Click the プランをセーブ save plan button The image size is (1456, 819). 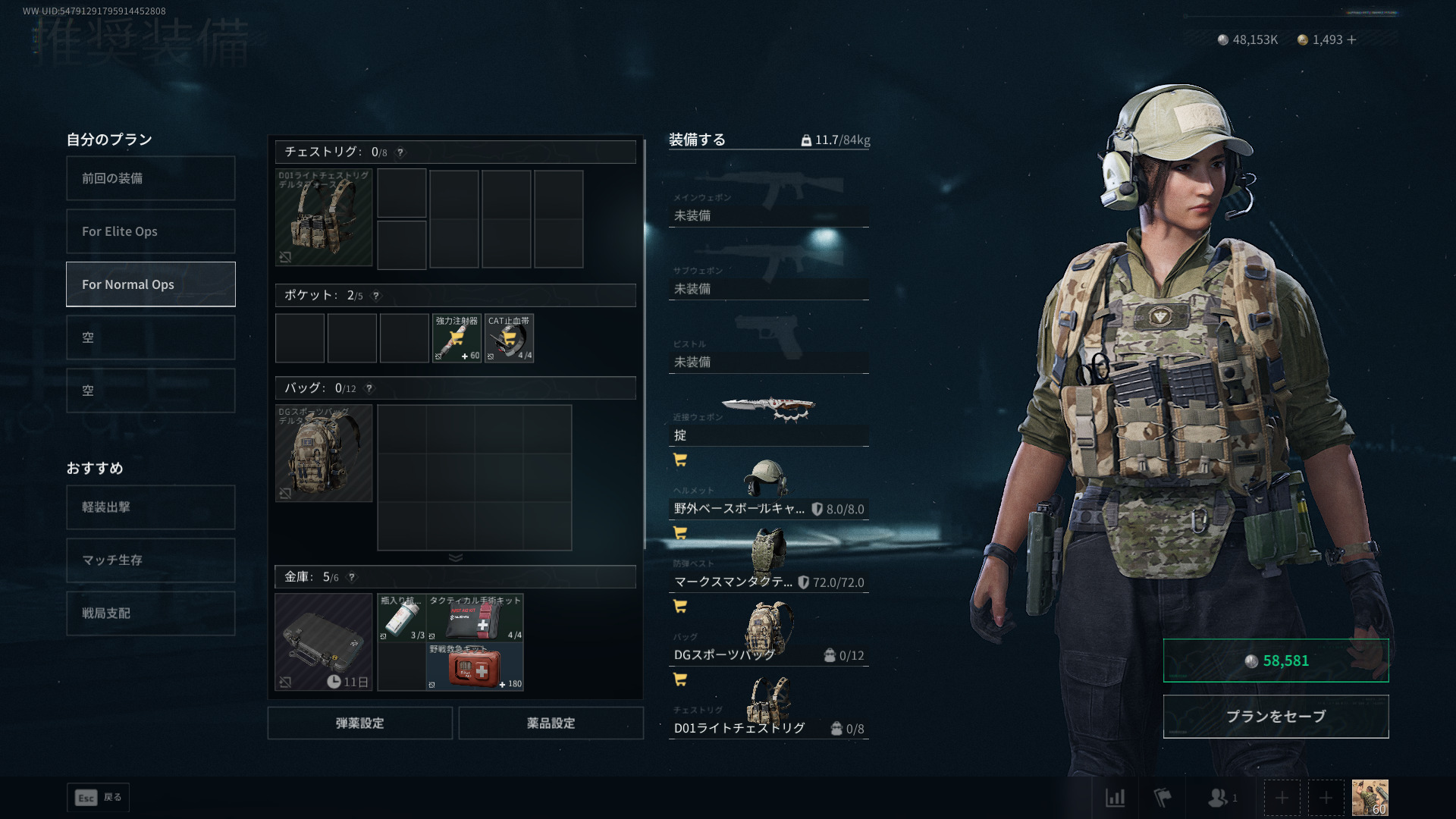(1276, 717)
